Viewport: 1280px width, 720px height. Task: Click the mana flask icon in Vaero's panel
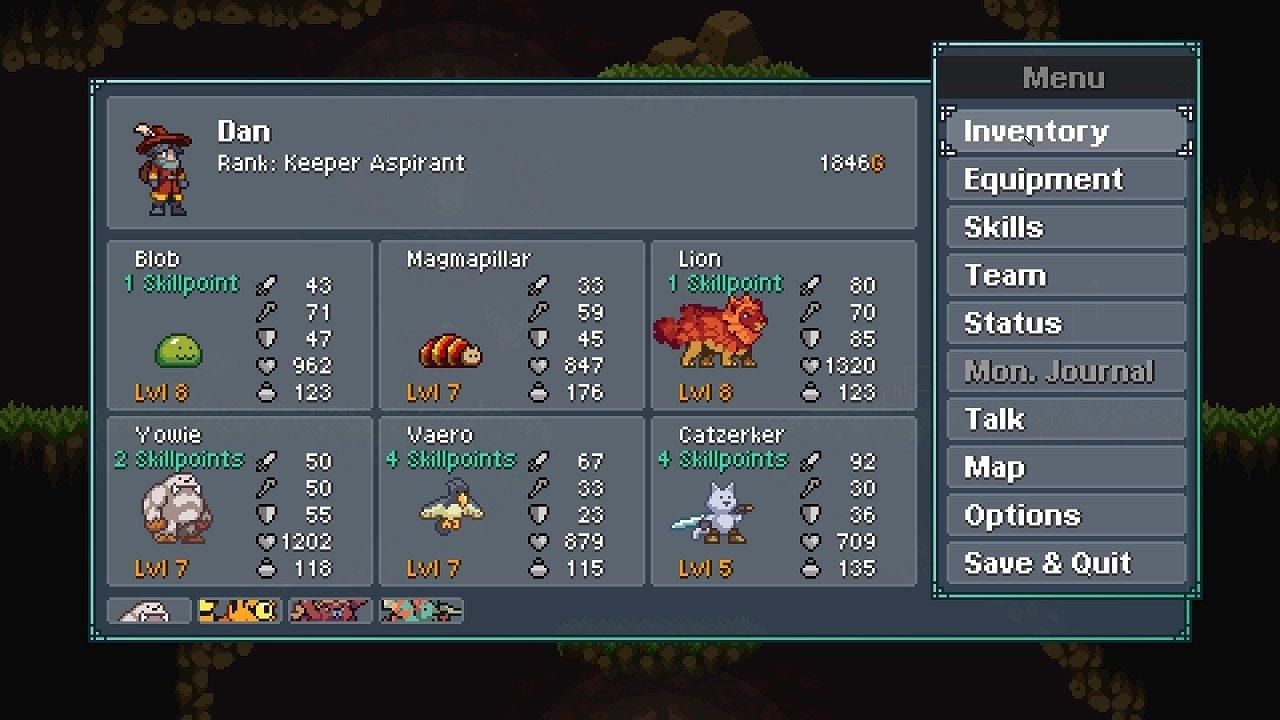tap(538, 568)
